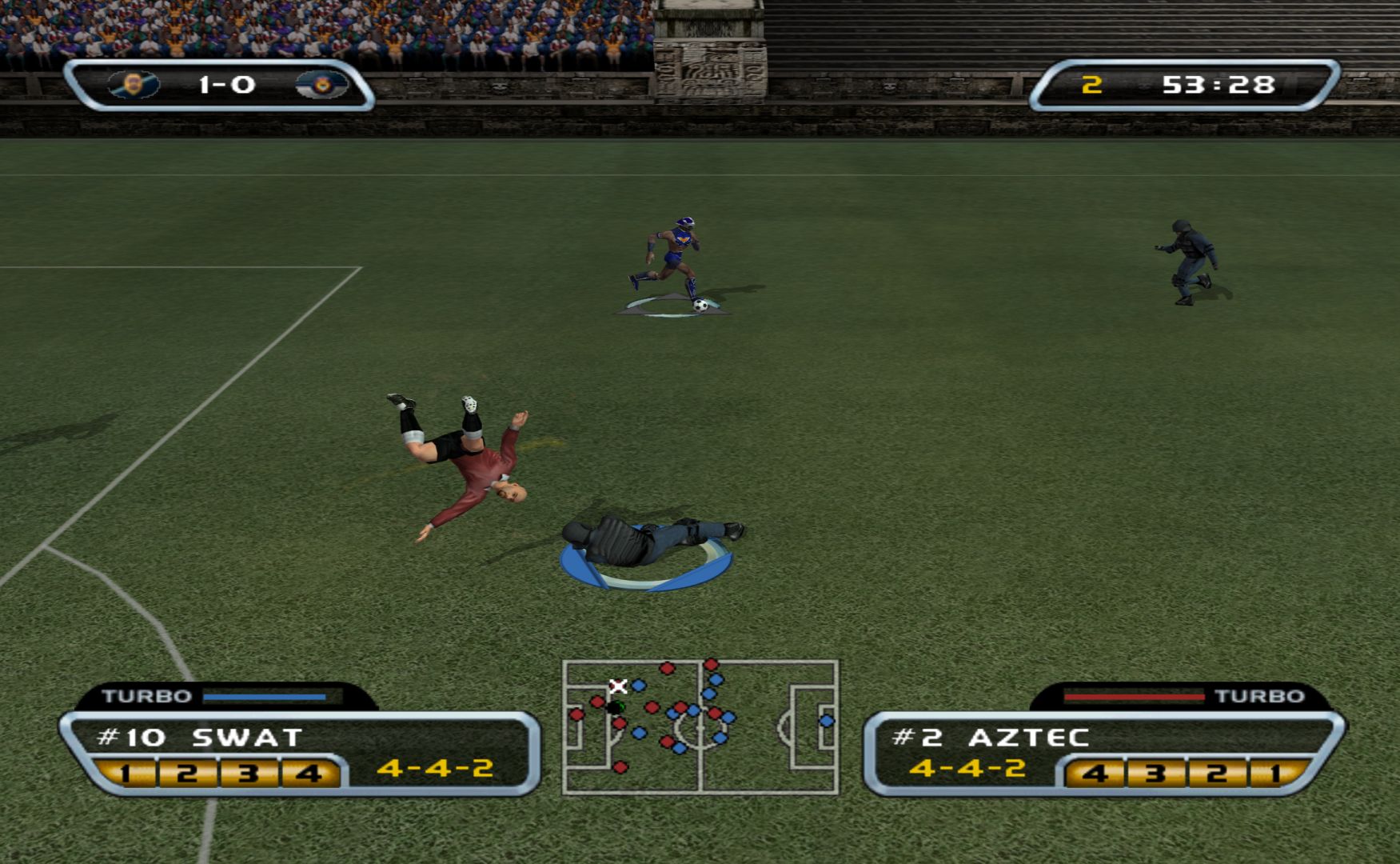Pick slot 2 on the Aztec panel

pyautogui.click(x=1216, y=774)
